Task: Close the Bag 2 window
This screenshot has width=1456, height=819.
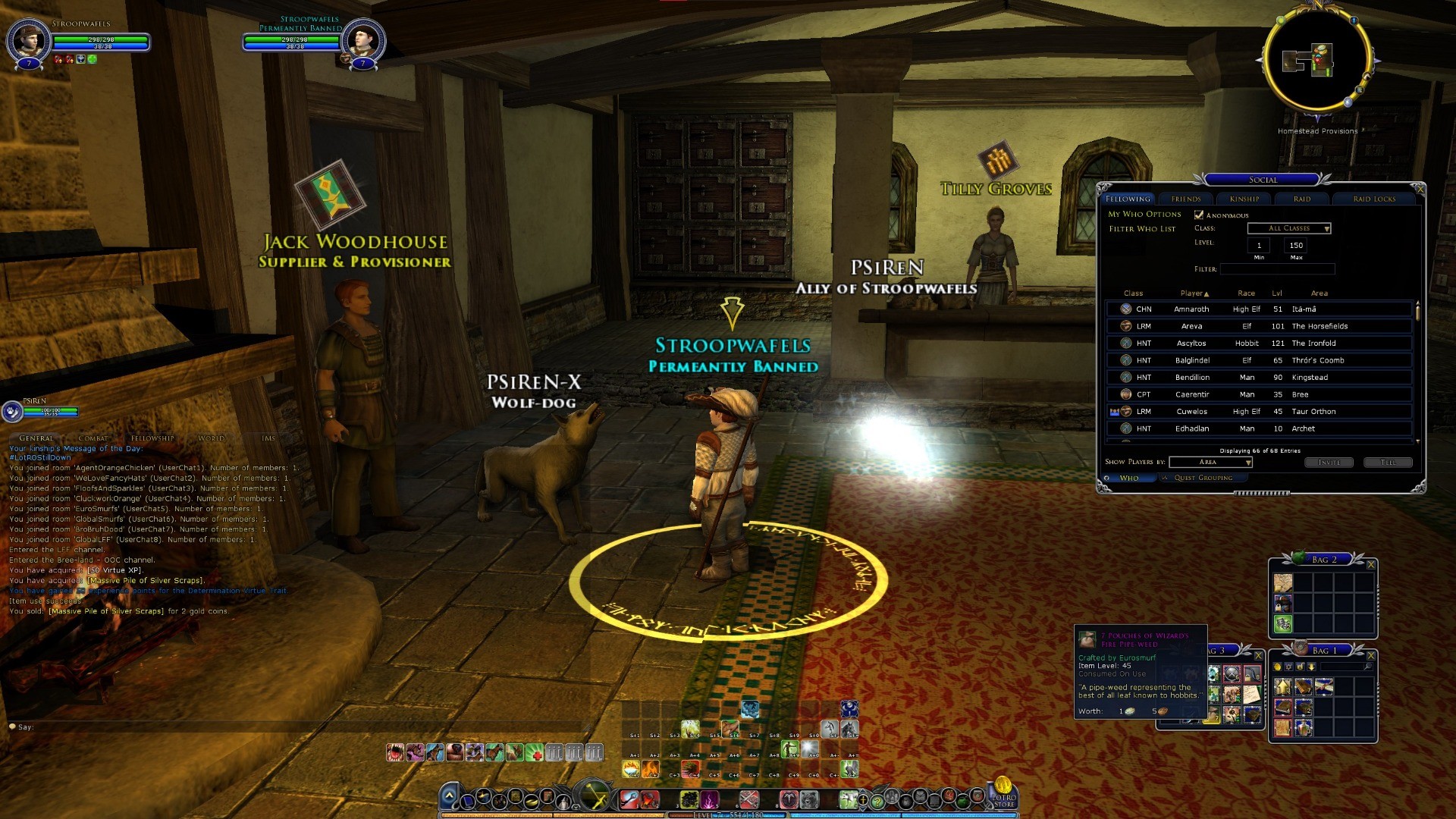Action: [1371, 564]
